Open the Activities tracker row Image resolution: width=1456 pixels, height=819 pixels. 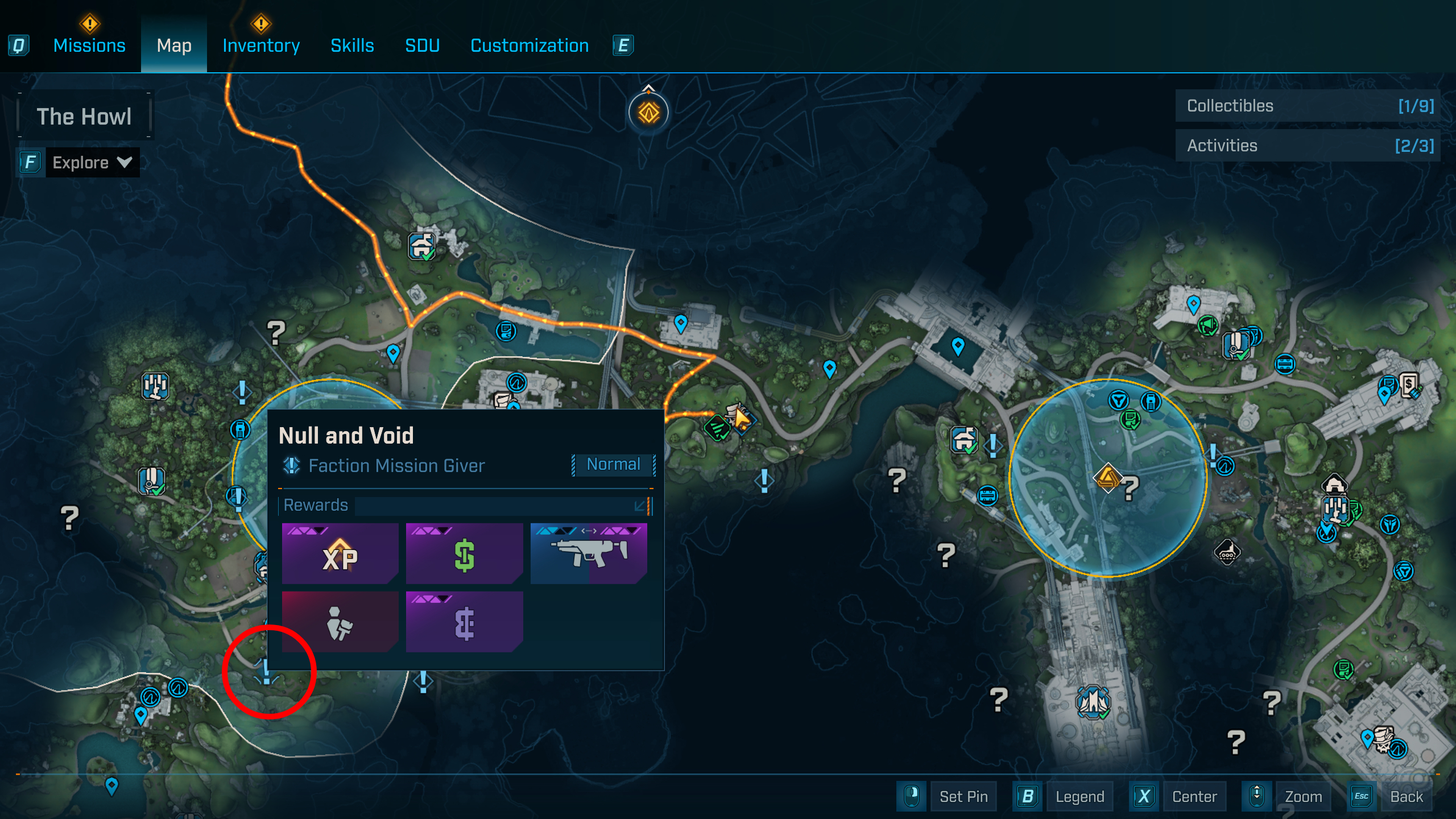1308,146
